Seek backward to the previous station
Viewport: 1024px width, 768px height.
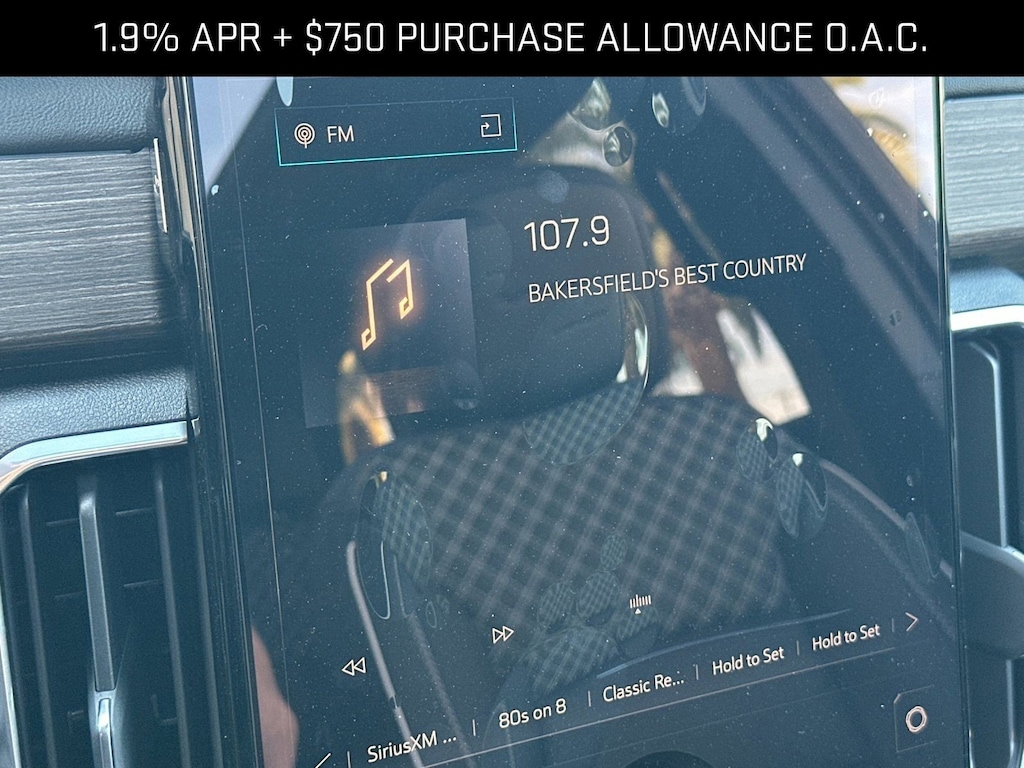pos(353,667)
